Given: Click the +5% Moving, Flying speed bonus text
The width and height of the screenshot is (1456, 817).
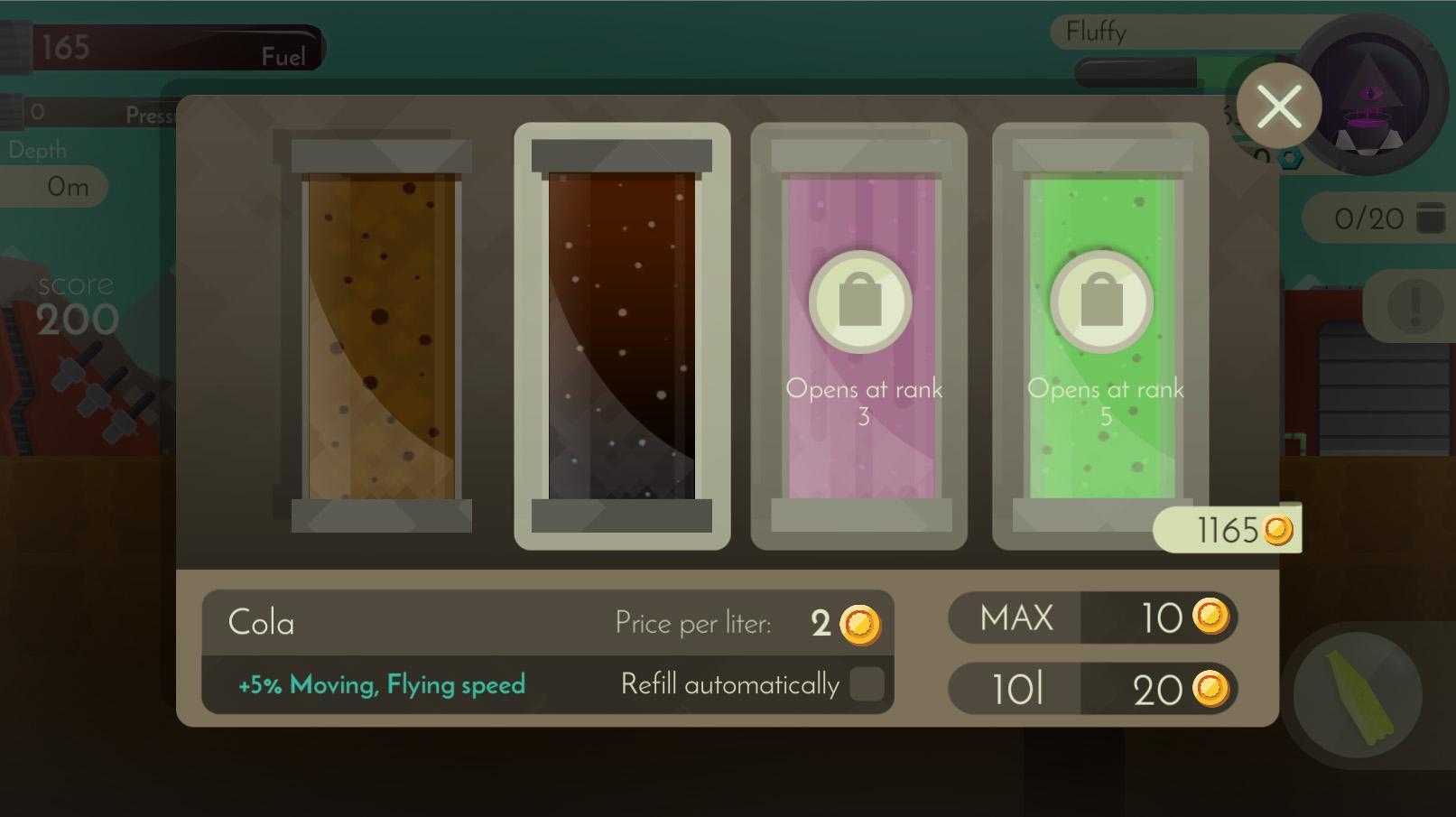Looking at the screenshot, I should (379, 685).
